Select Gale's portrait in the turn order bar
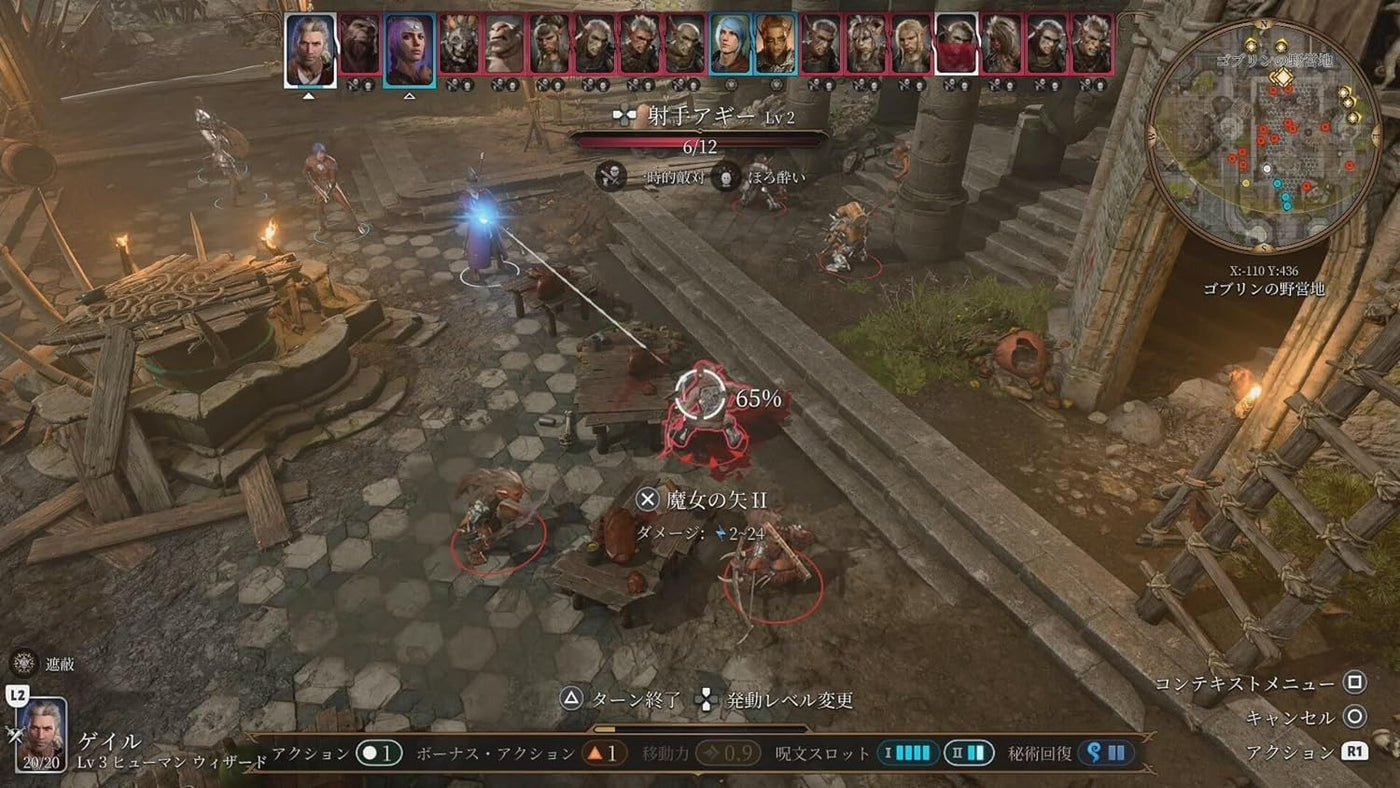This screenshot has width=1400, height=788. (313, 50)
